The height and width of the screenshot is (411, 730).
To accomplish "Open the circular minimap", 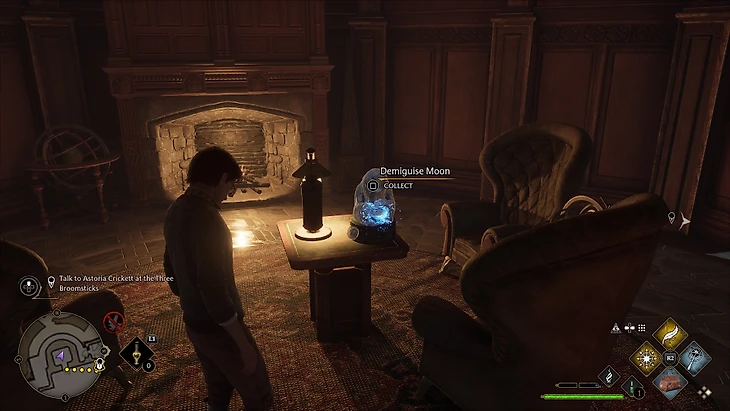I will [x=59, y=352].
